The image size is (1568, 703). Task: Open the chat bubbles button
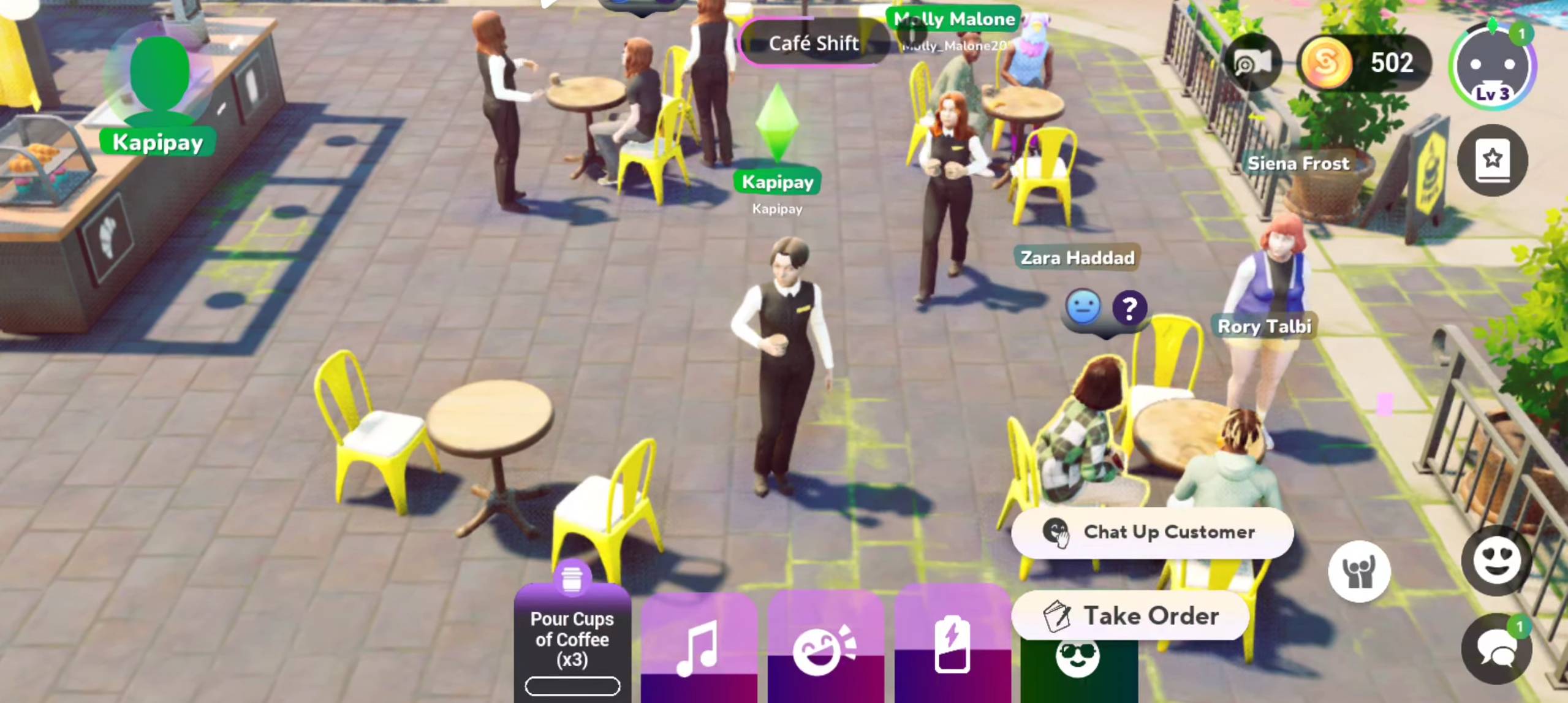click(x=1496, y=649)
